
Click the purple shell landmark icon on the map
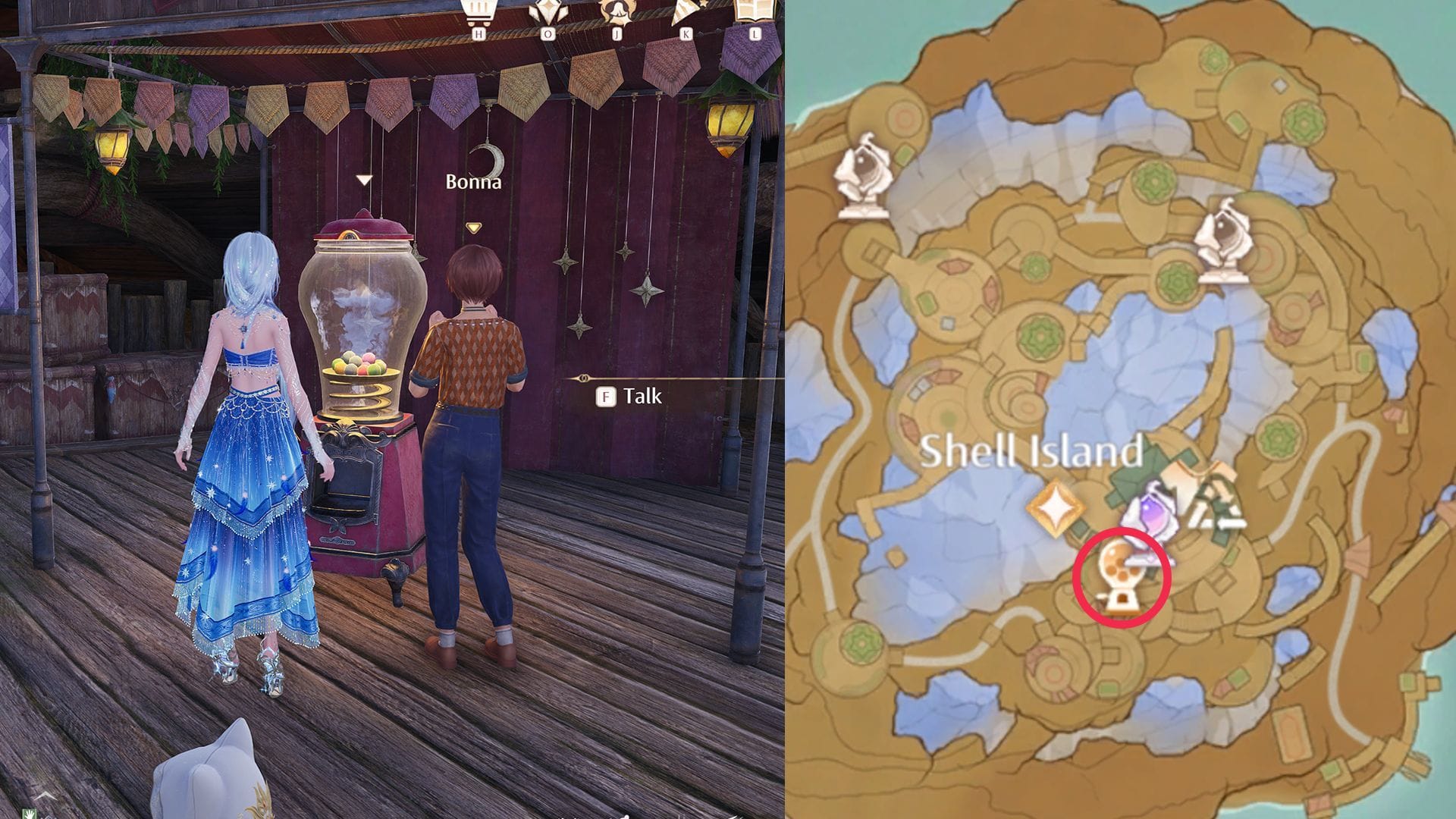1153,512
